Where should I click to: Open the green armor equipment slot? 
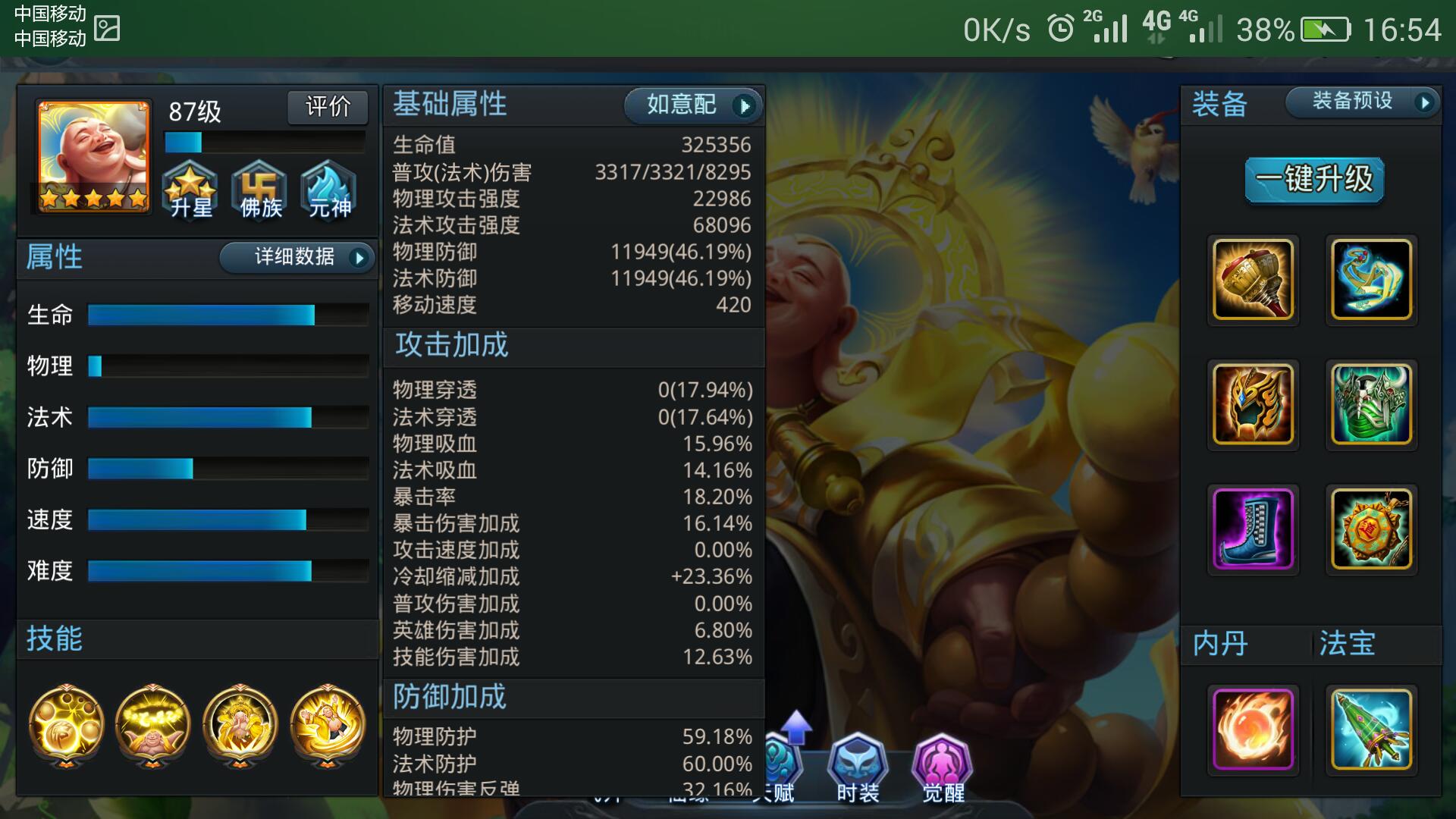[x=1370, y=406]
